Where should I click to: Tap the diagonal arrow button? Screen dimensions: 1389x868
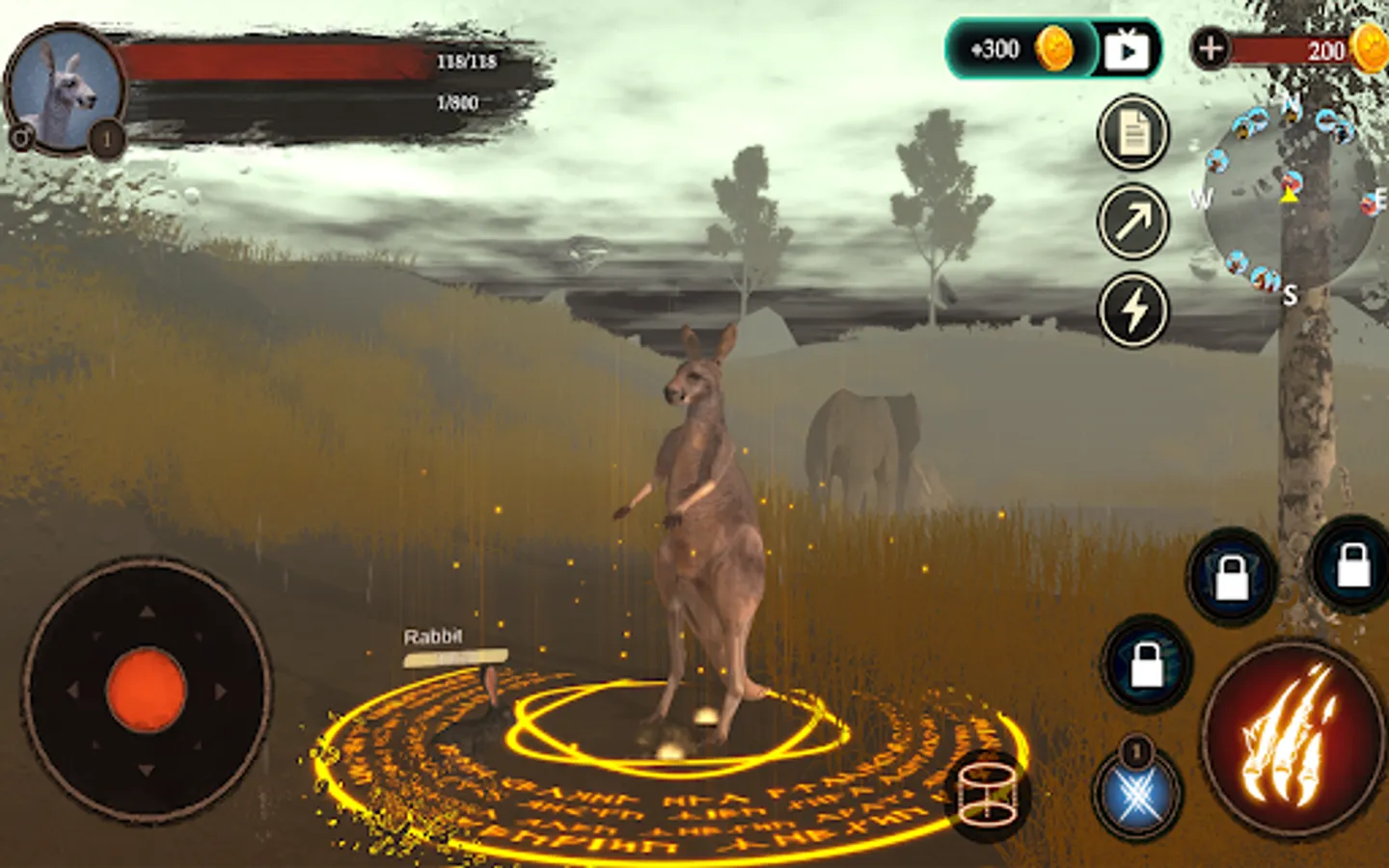[x=1133, y=222]
